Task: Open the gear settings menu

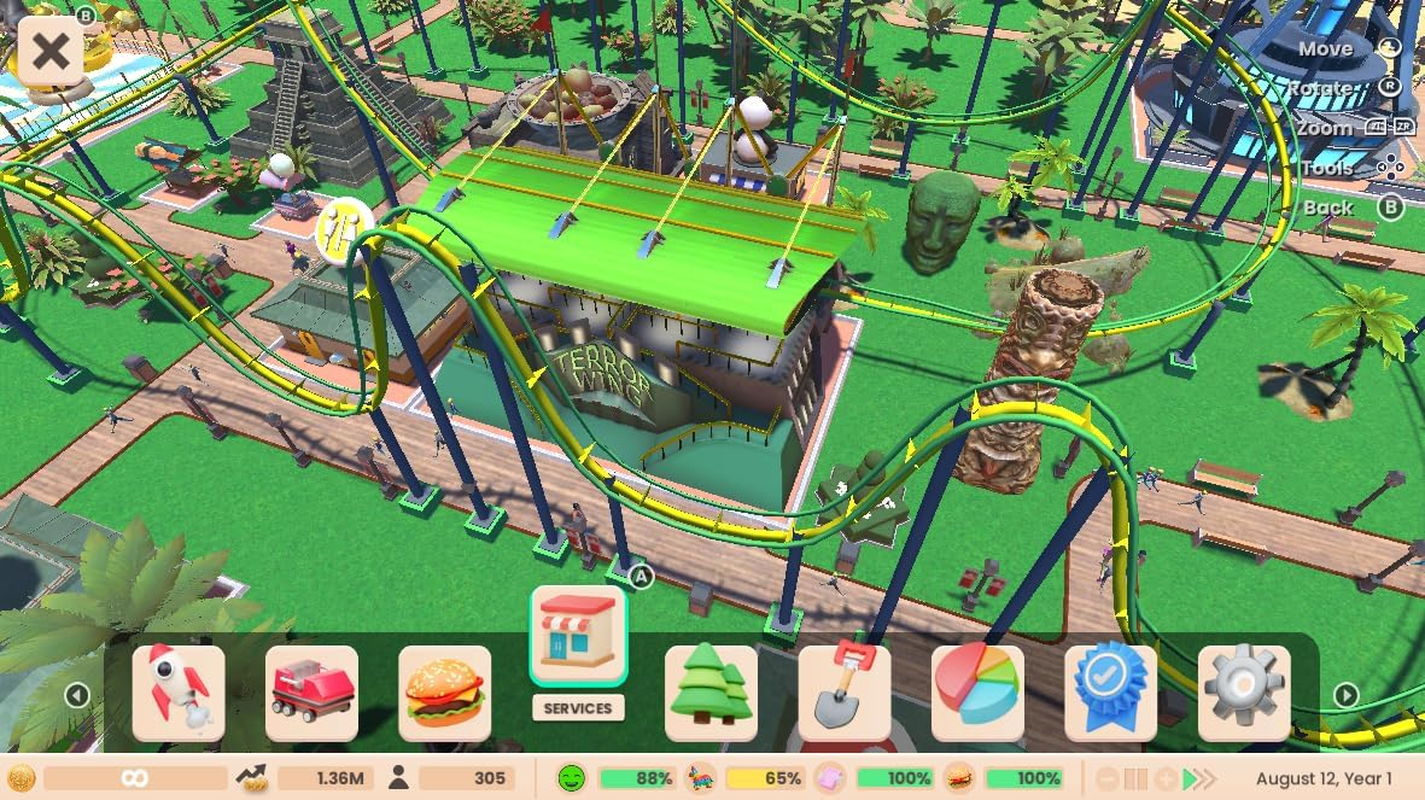Action: pyautogui.click(x=1244, y=687)
